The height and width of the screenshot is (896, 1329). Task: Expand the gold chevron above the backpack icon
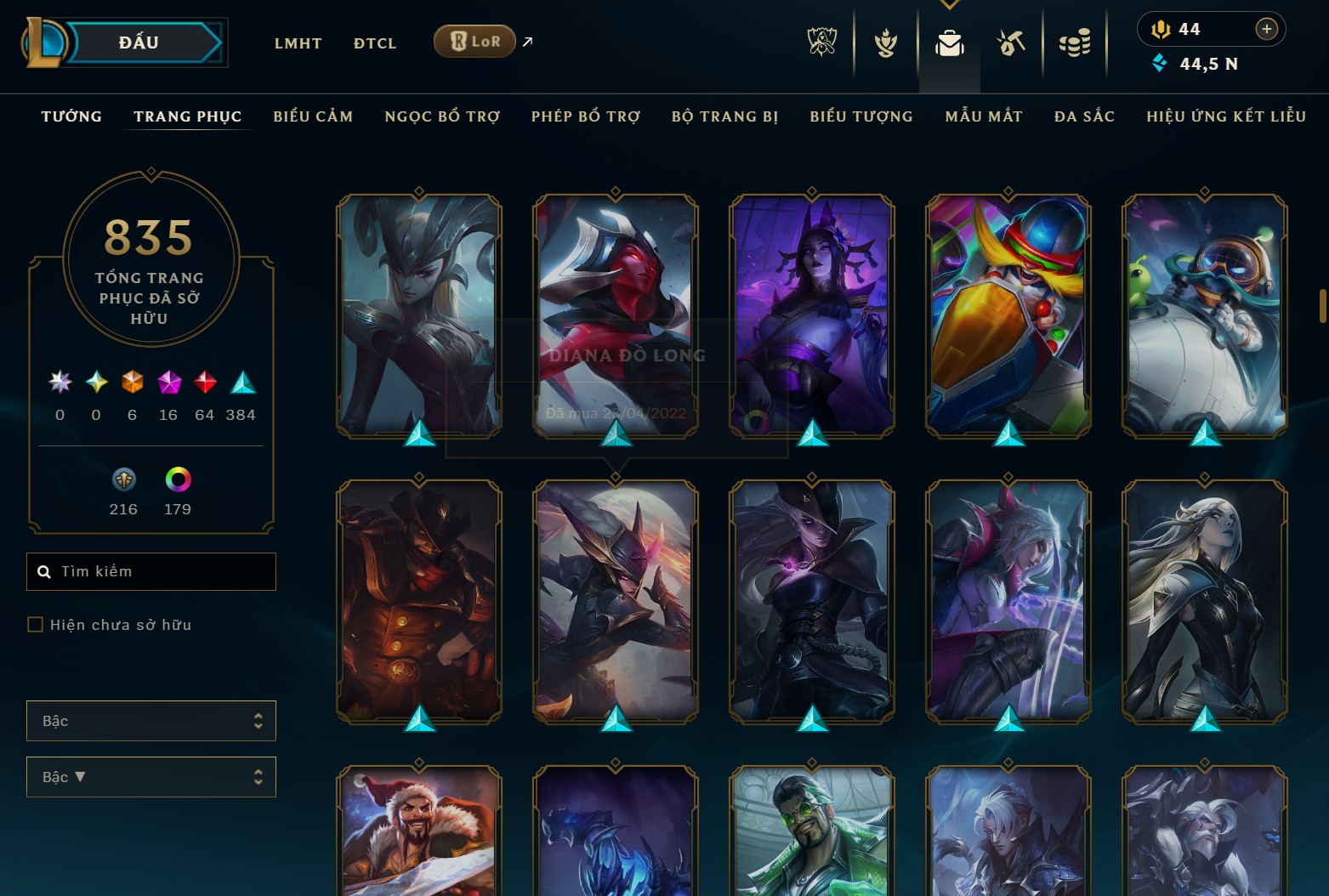[950, 5]
